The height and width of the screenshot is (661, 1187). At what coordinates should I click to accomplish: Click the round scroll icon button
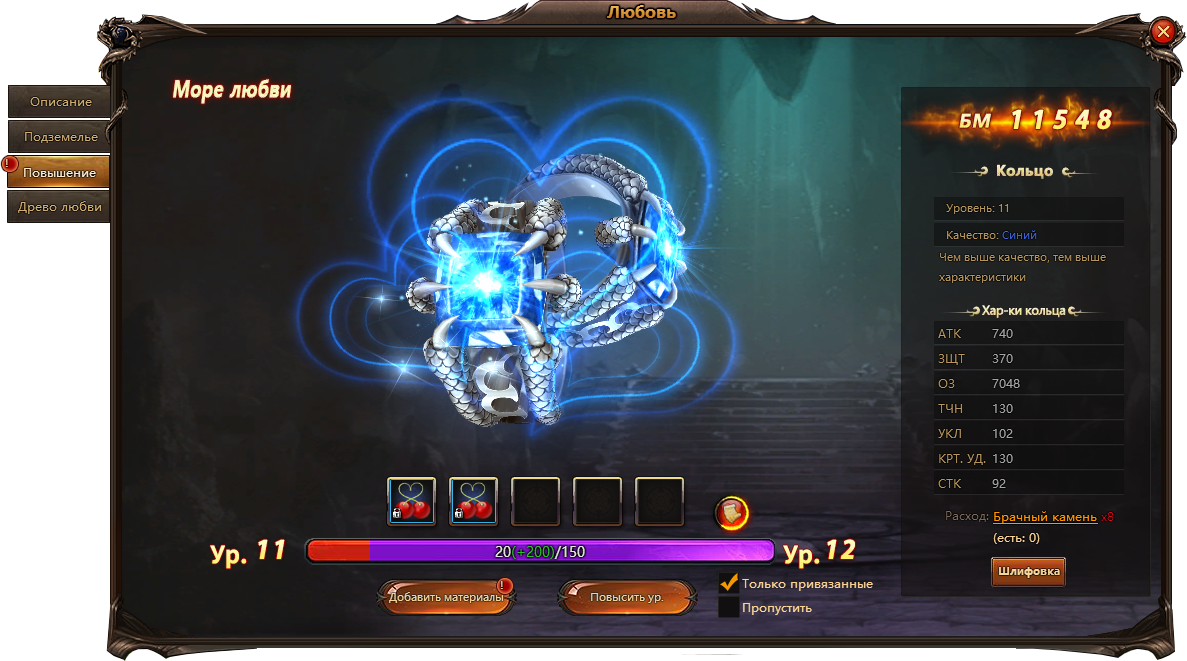click(732, 513)
